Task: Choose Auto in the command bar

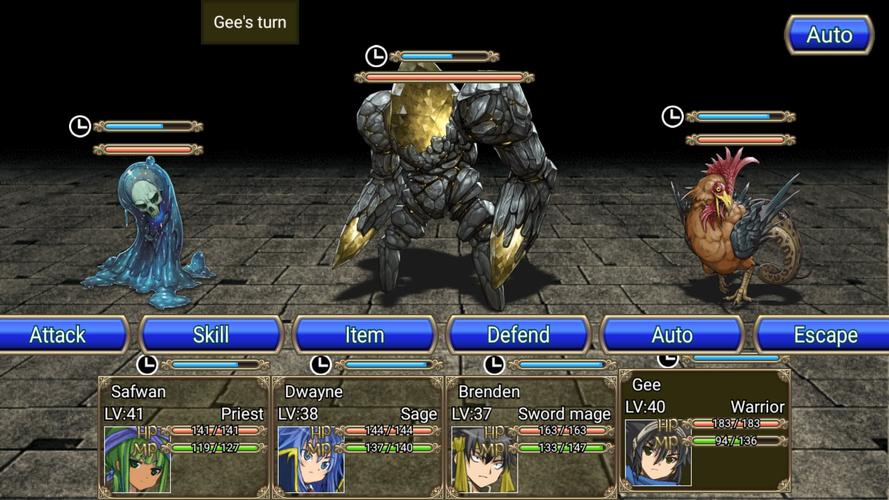Action: [672, 335]
